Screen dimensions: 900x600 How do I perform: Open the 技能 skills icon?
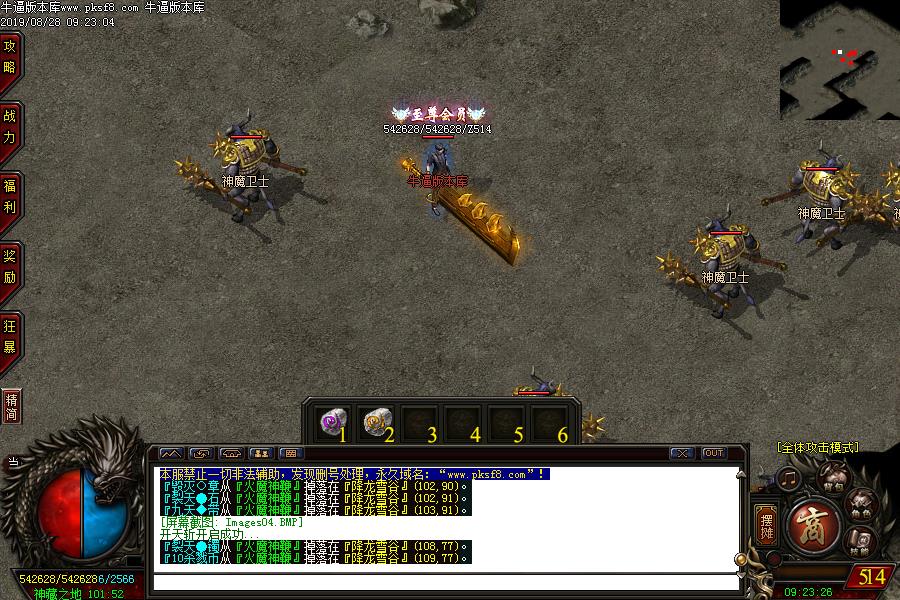point(860,541)
